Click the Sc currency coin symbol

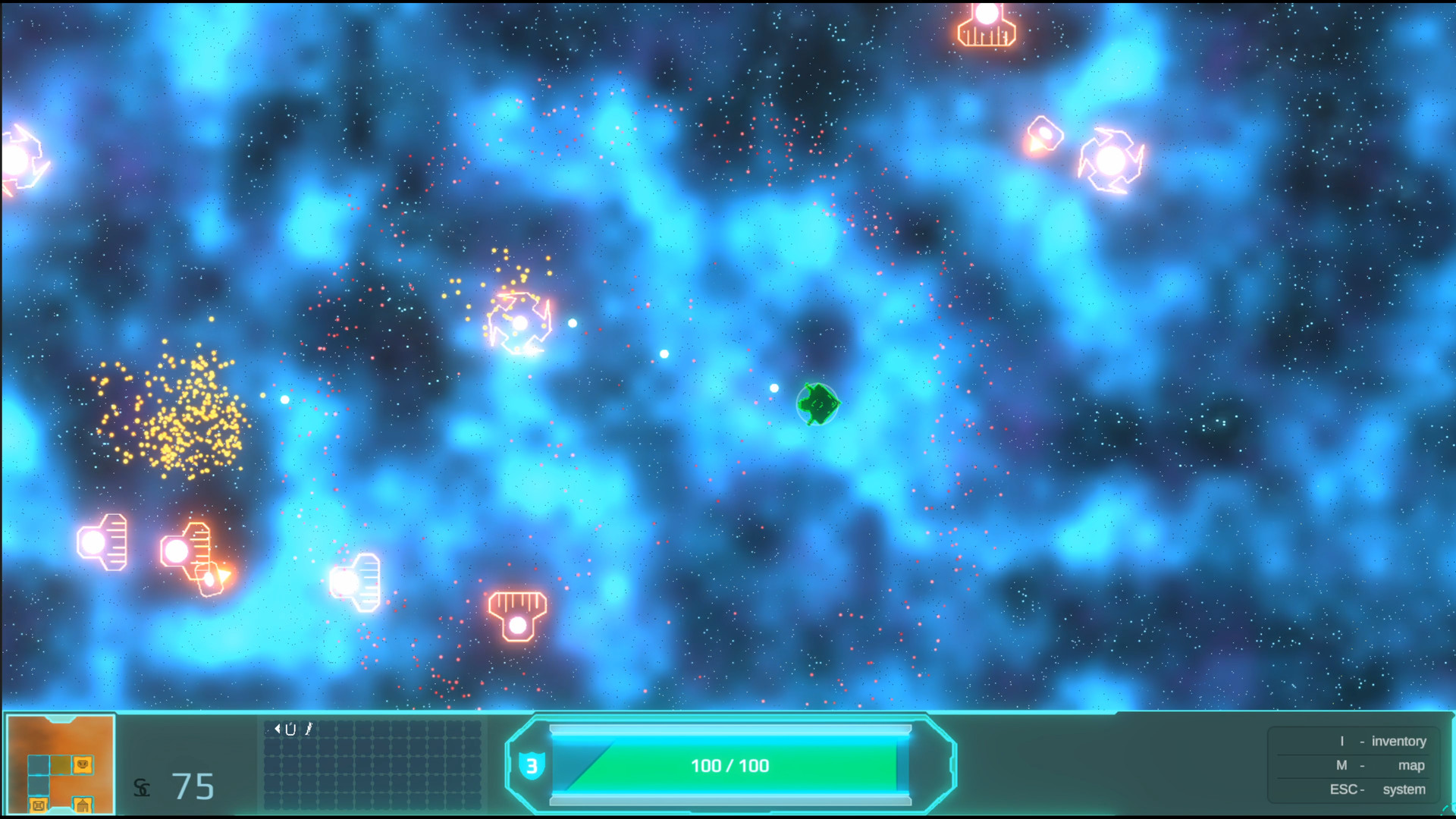click(x=143, y=789)
